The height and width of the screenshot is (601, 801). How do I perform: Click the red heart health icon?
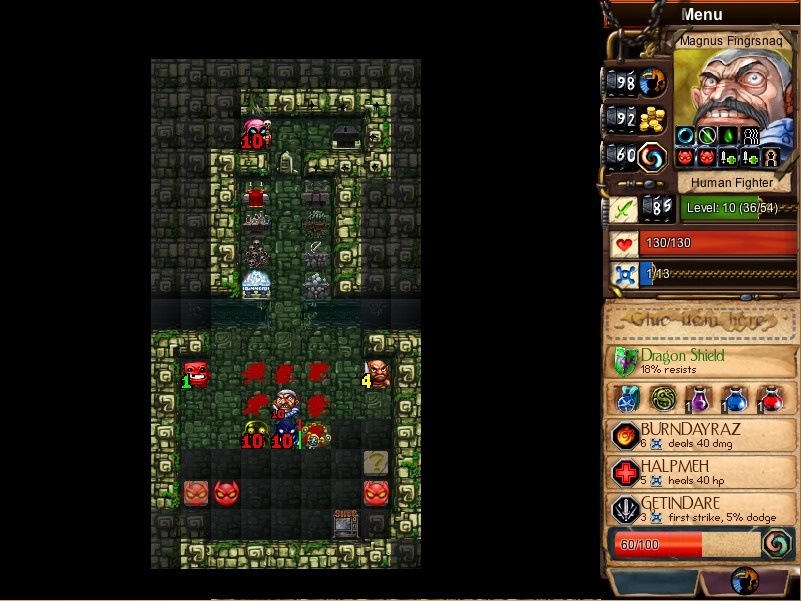click(x=625, y=244)
